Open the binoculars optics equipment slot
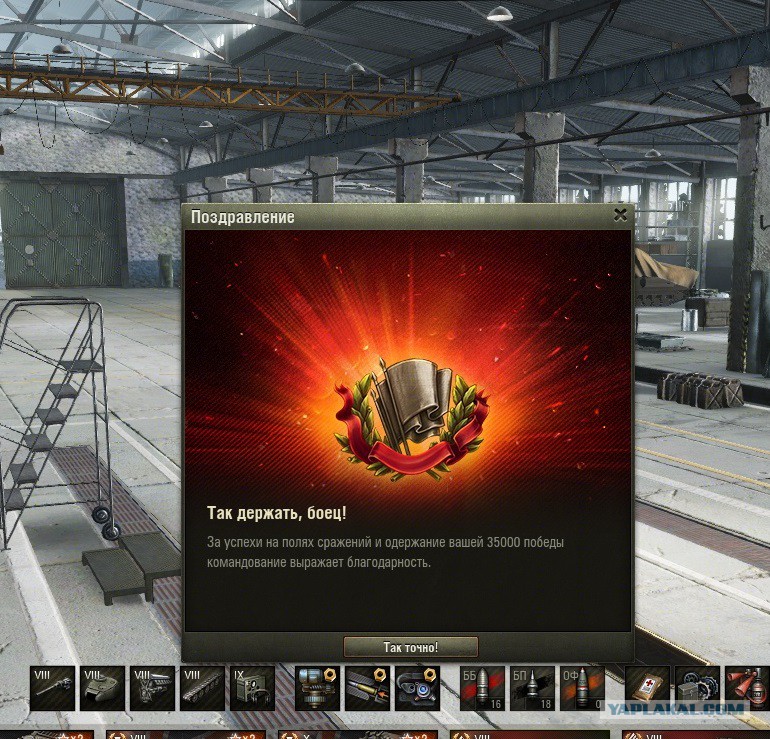Image resolution: width=770 pixels, height=739 pixels. [x=417, y=688]
